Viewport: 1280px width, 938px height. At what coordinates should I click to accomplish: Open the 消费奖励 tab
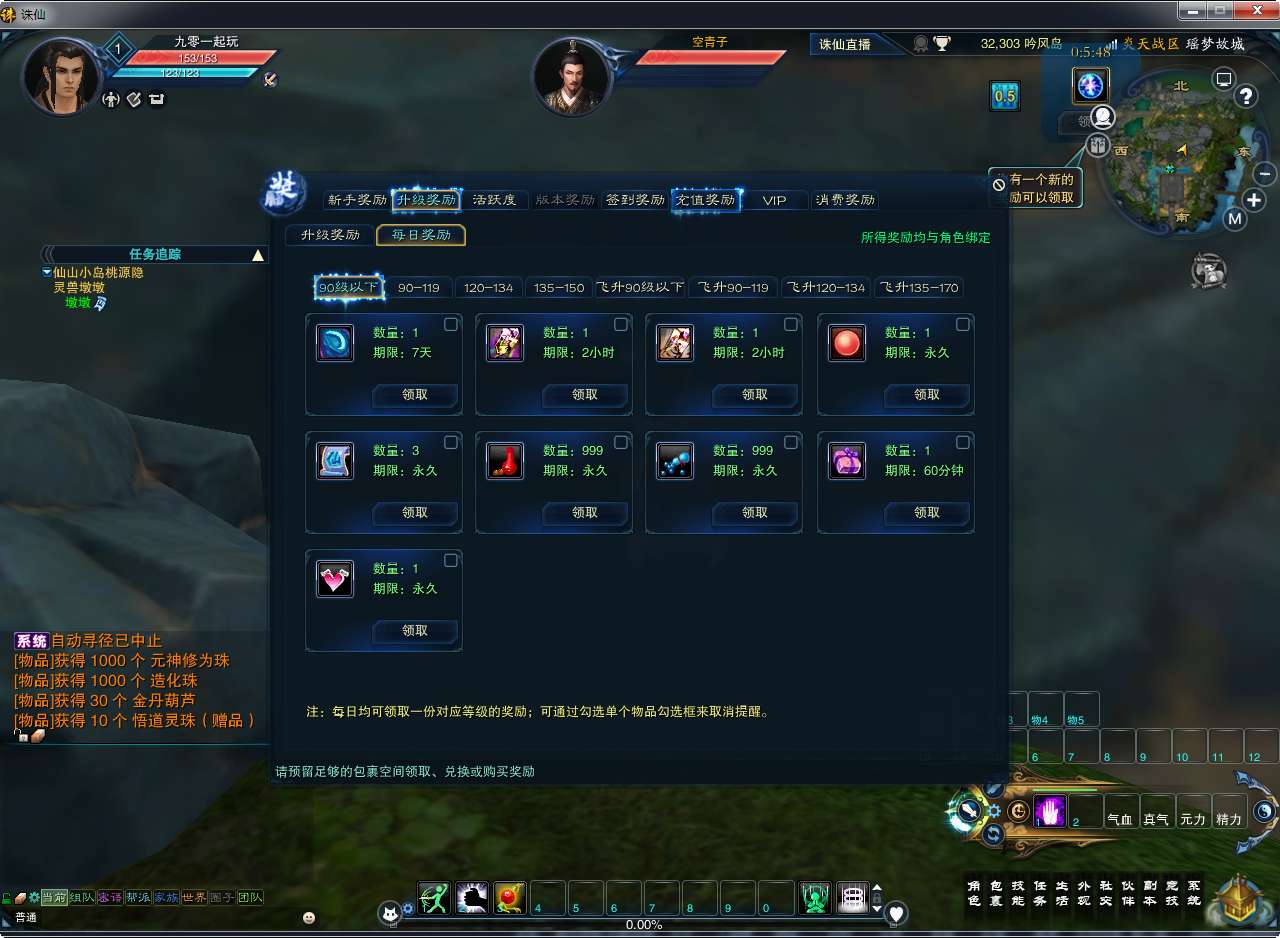[x=845, y=200]
